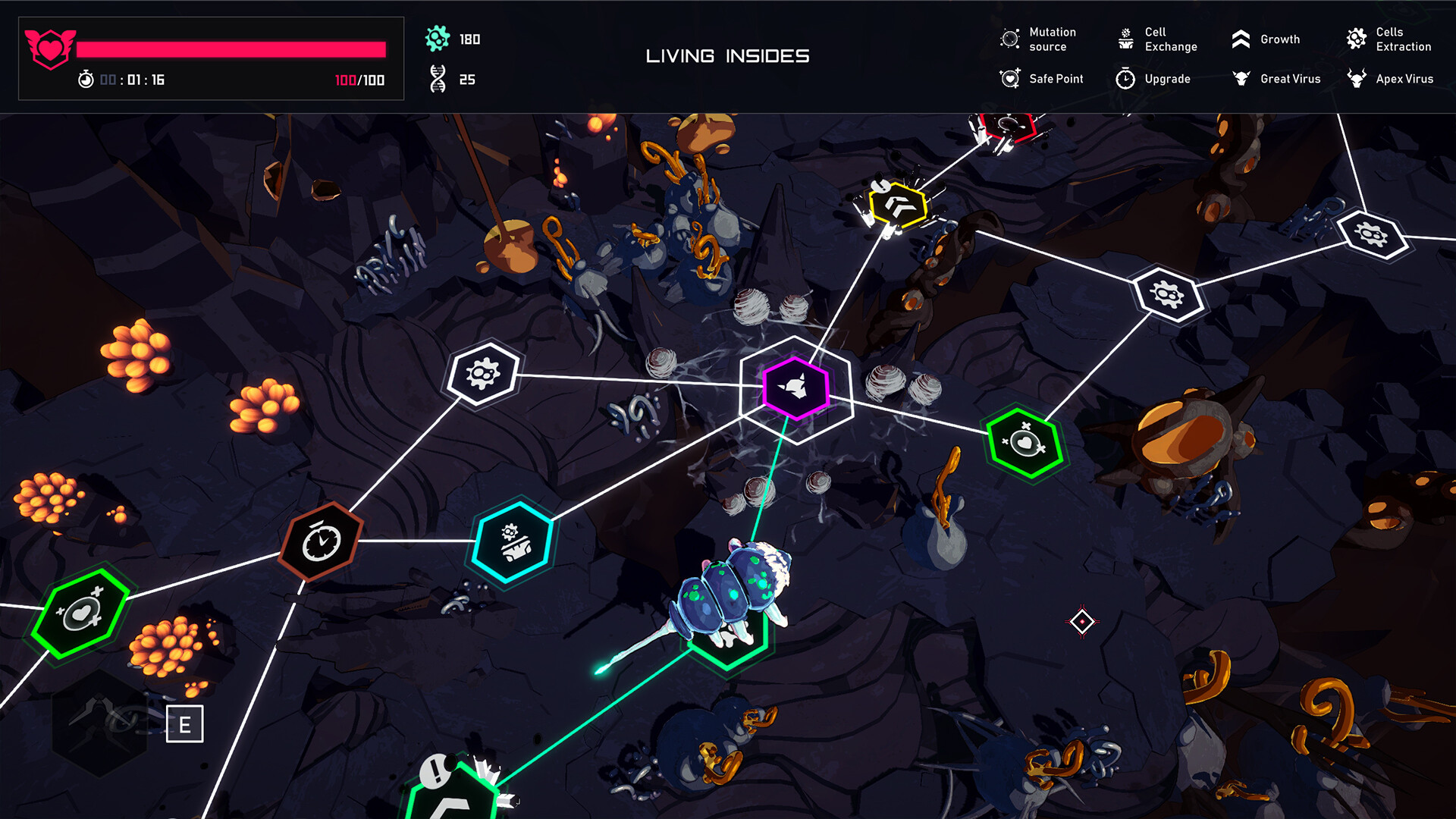This screenshot has width=1456, height=819.
Task: Click the green Safe Point node near center right
Action: pos(1028,441)
